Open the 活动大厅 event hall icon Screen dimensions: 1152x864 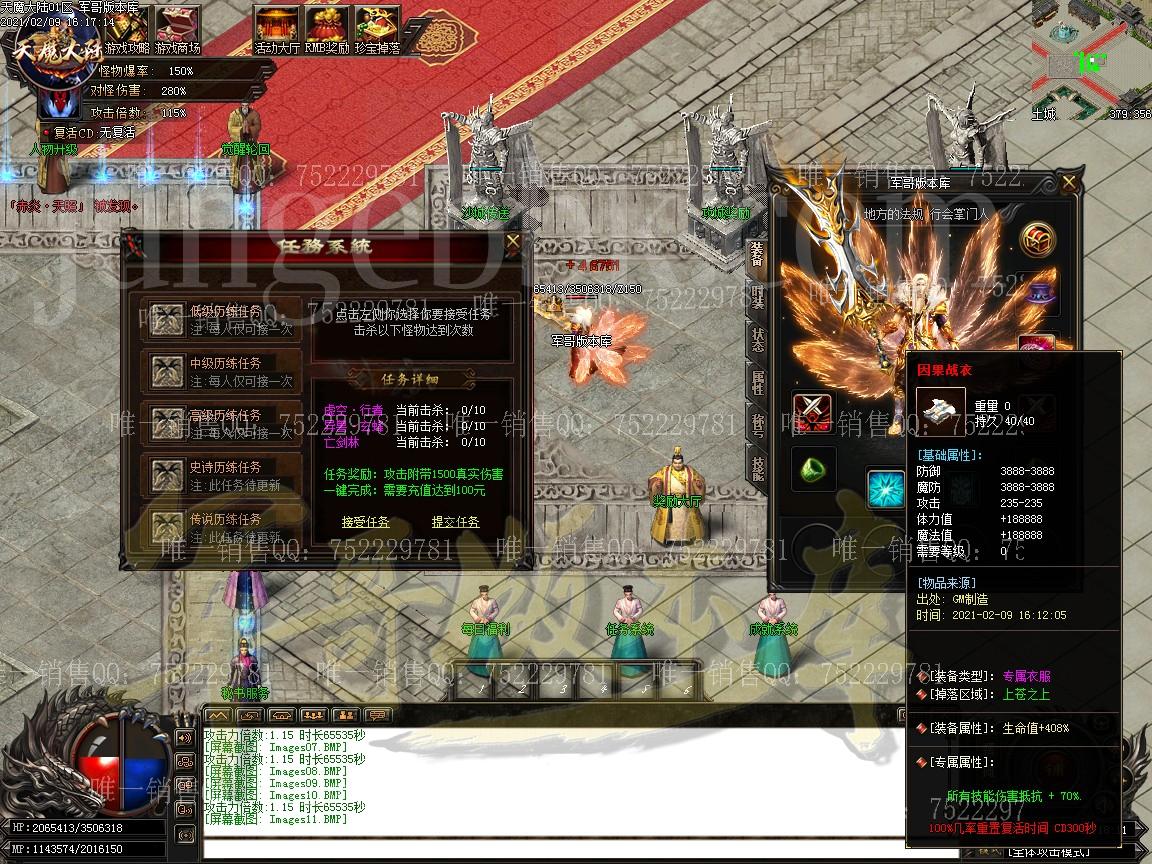[x=277, y=27]
